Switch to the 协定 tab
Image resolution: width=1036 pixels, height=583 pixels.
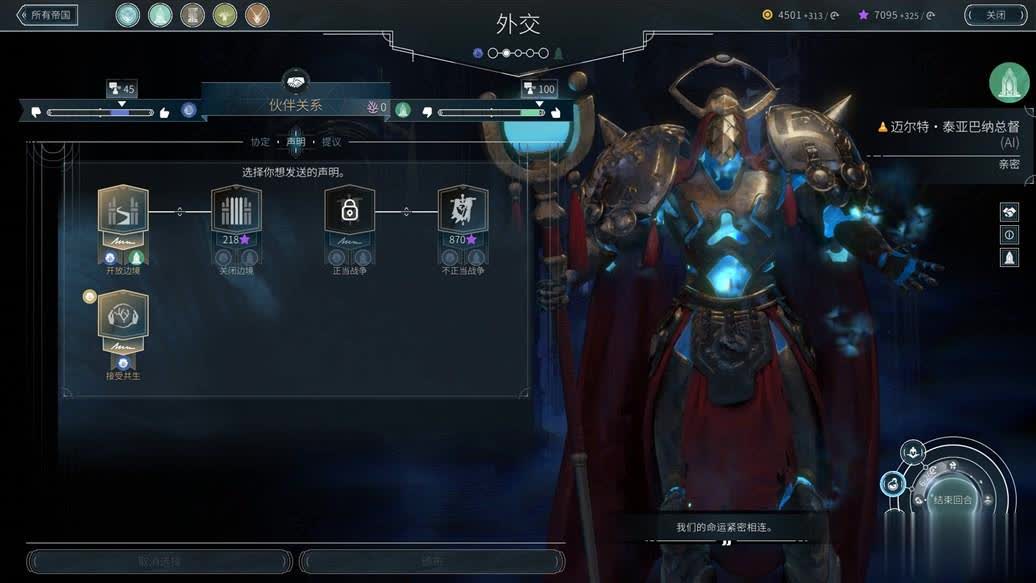click(x=260, y=142)
